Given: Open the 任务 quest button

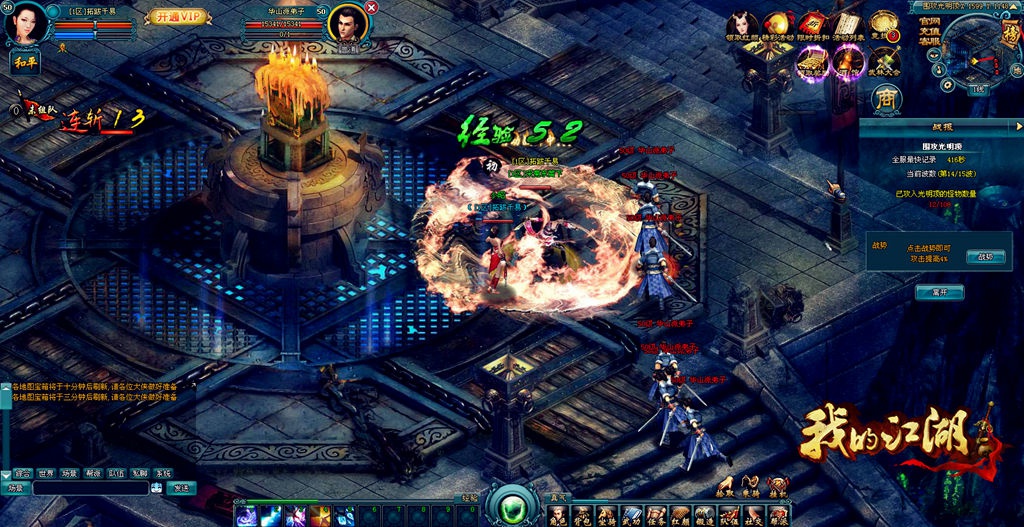Looking at the screenshot, I should pos(655,516).
